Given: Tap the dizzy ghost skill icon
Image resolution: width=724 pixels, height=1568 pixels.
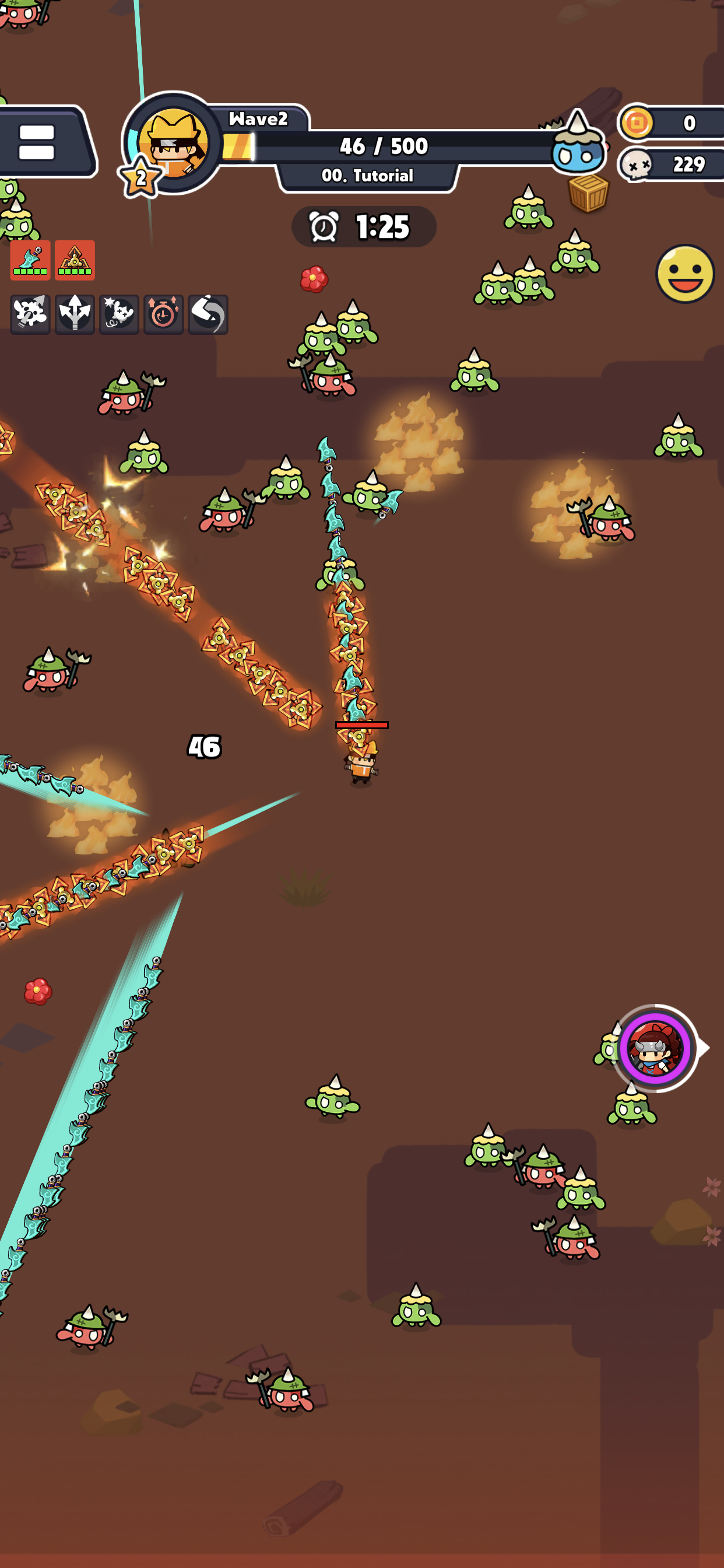Looking at the screenshot, I should point(120,314).
